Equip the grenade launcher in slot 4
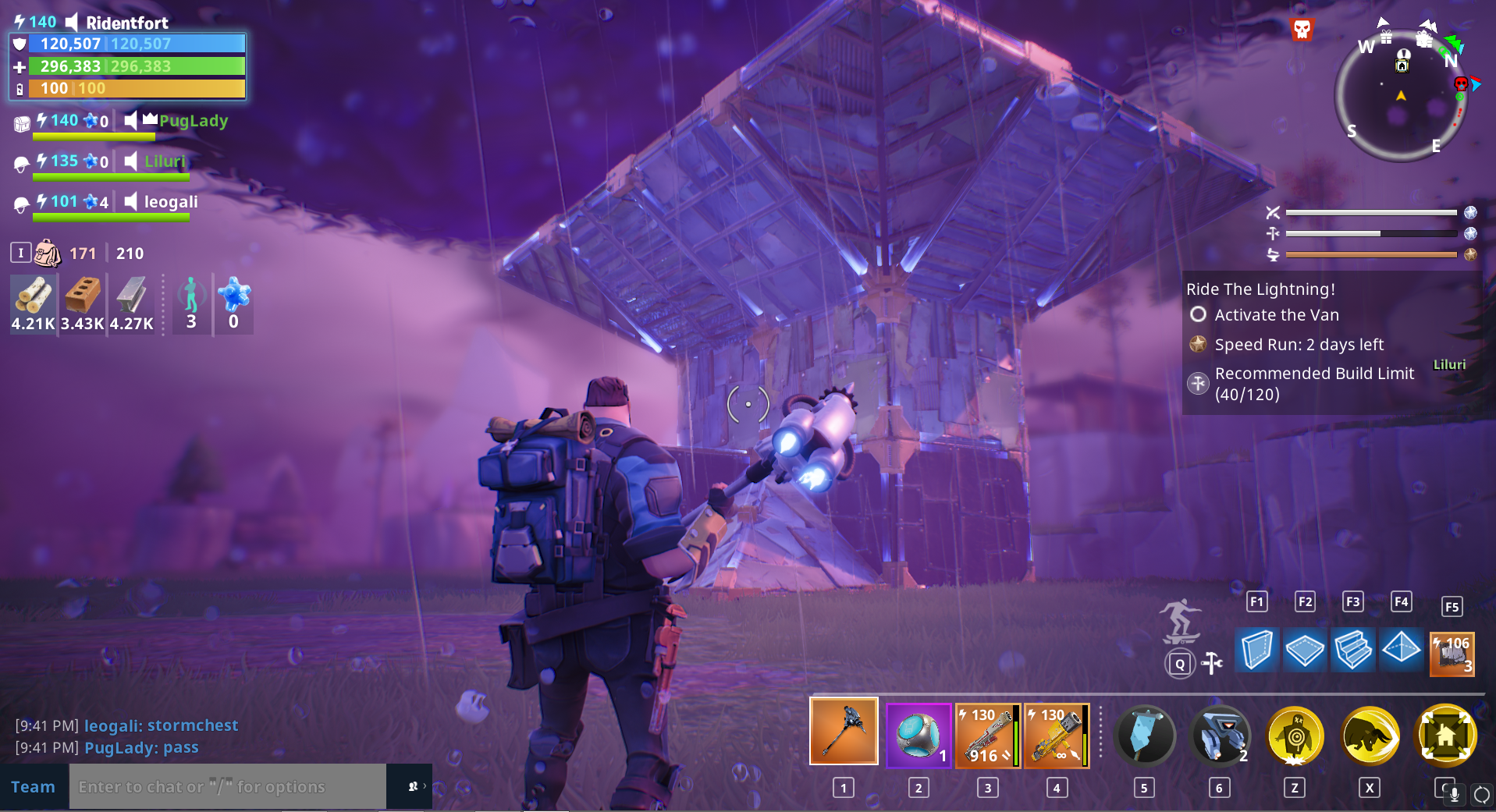 1056,733
